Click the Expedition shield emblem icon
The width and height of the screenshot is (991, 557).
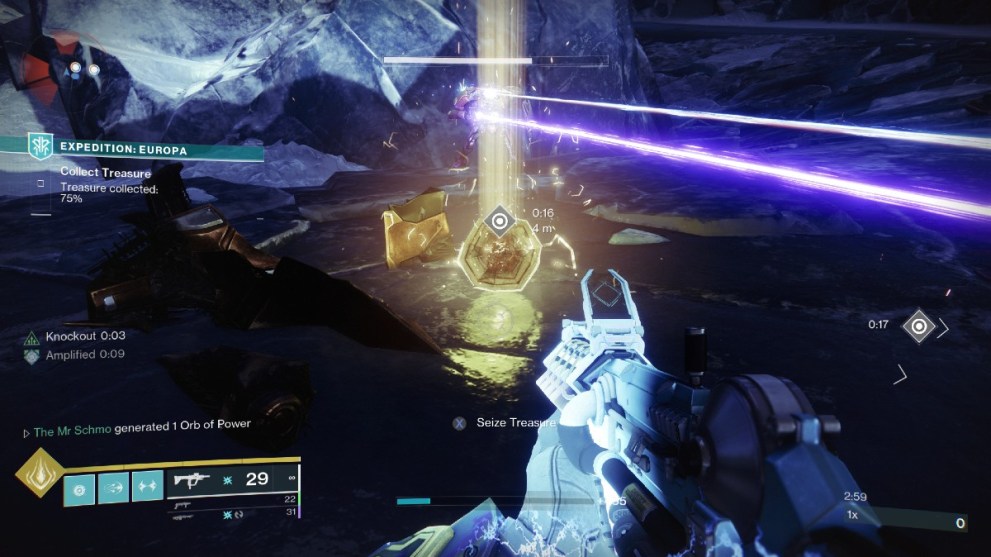[x=40, y=146]
